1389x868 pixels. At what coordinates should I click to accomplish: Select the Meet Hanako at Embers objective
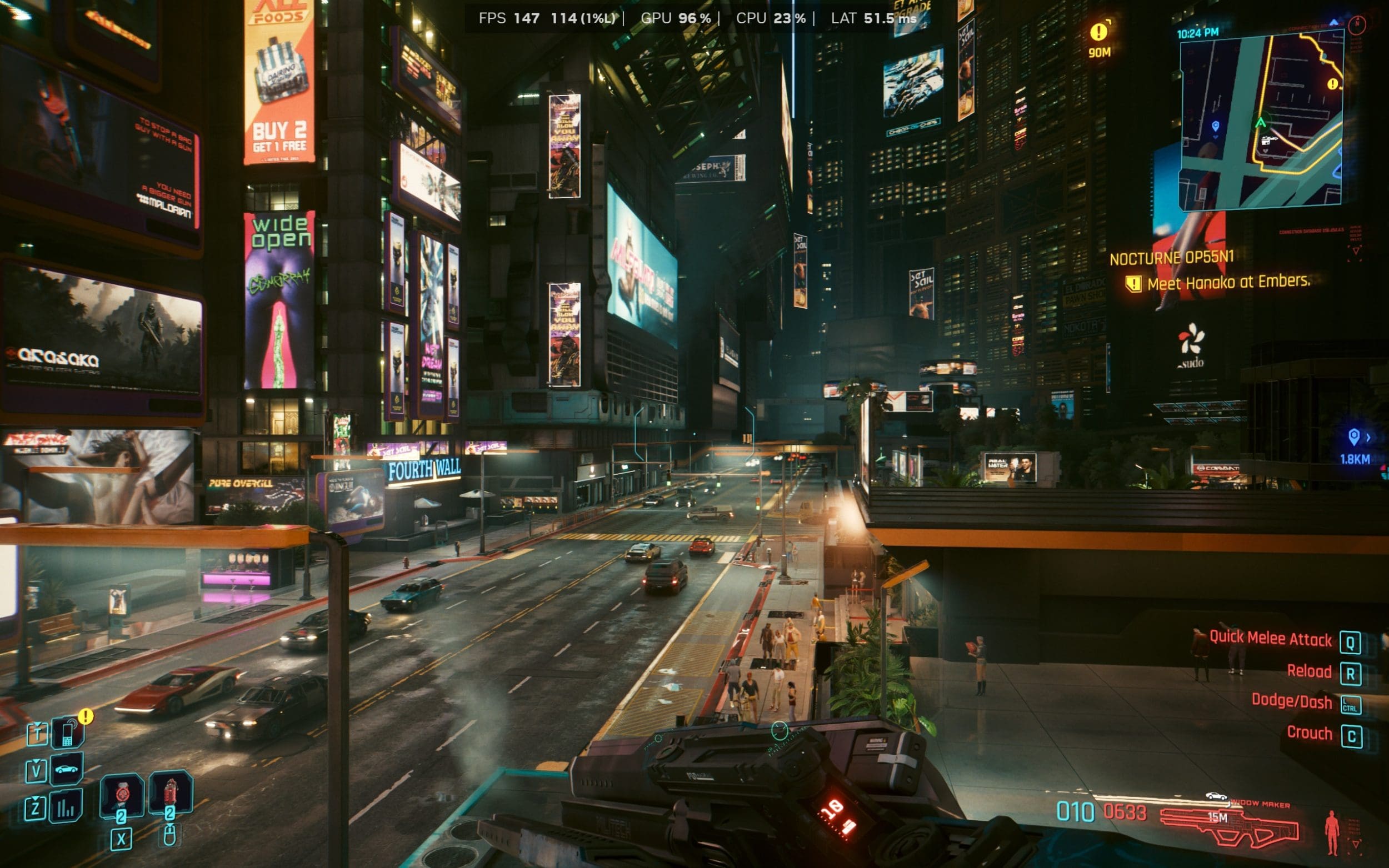coord(1228,282)
